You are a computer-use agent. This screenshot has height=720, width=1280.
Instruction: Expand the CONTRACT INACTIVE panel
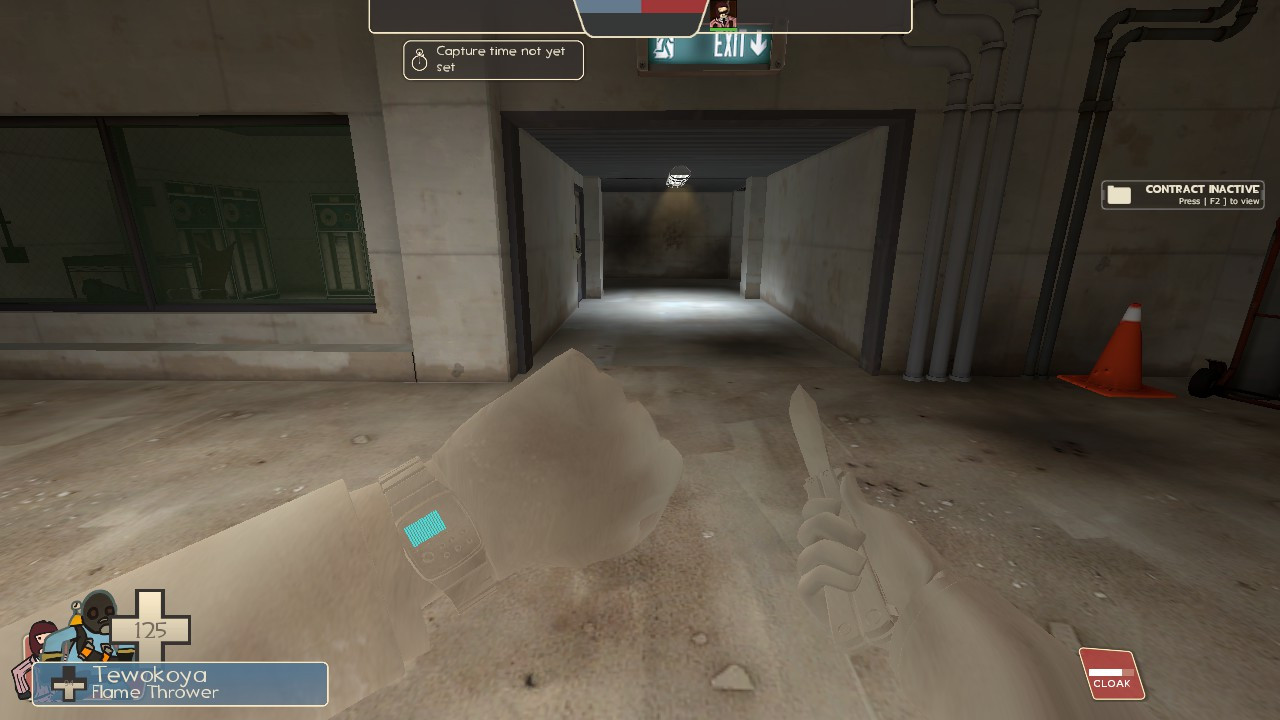point(1183,194)
